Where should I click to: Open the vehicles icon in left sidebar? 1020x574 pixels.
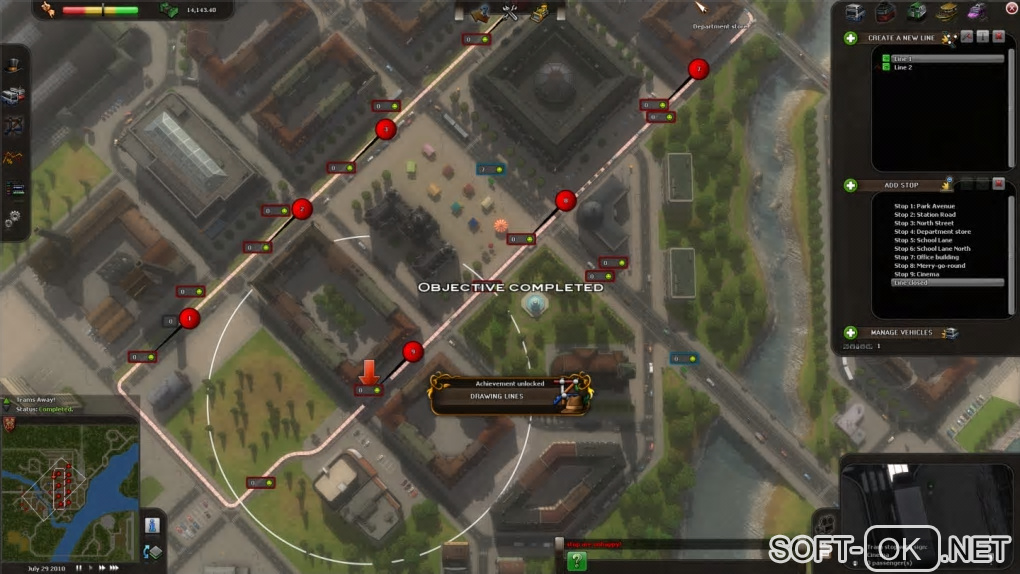pos(15,96)
